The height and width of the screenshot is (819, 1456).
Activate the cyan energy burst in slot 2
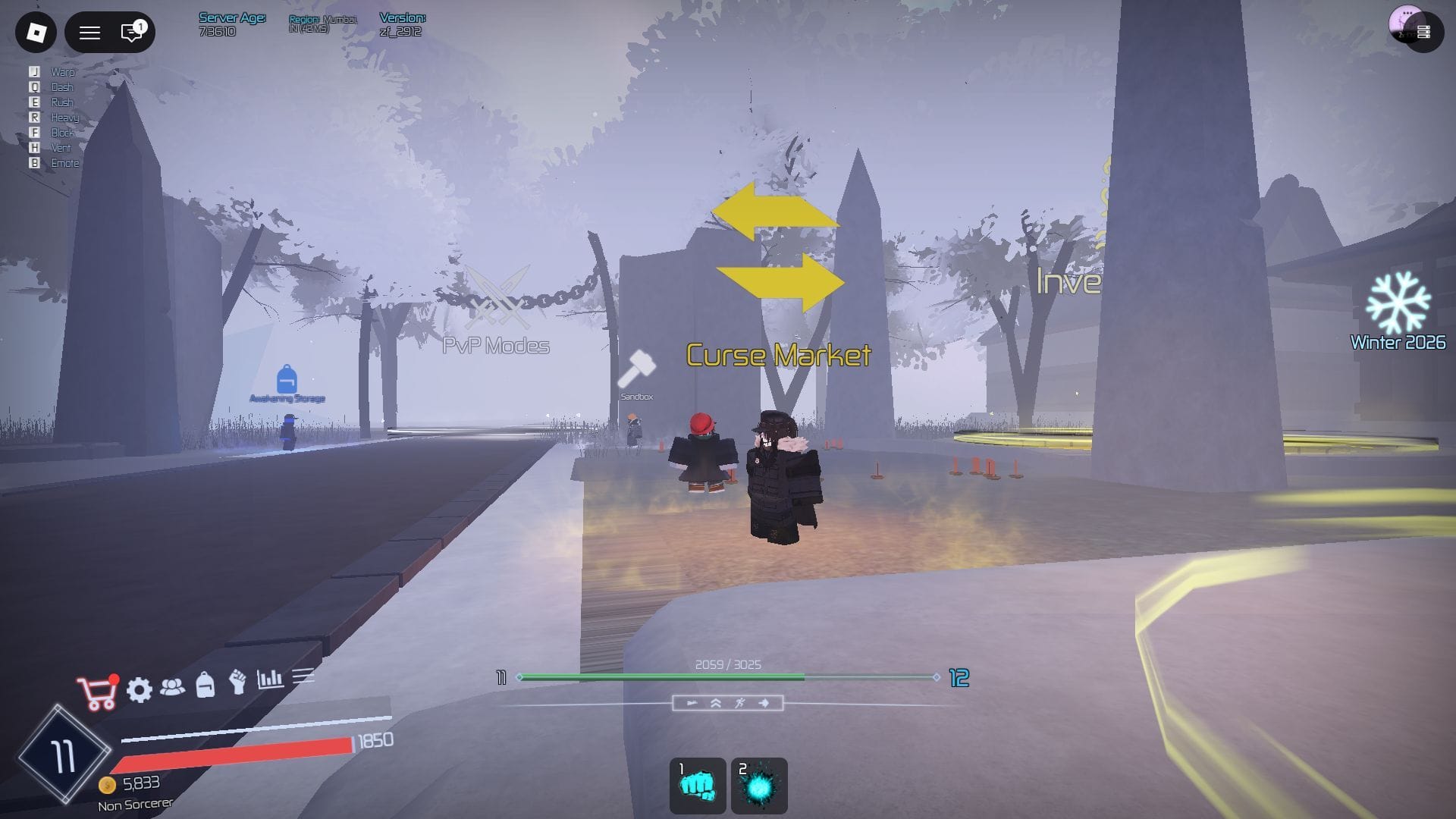[x=759, y=786]
